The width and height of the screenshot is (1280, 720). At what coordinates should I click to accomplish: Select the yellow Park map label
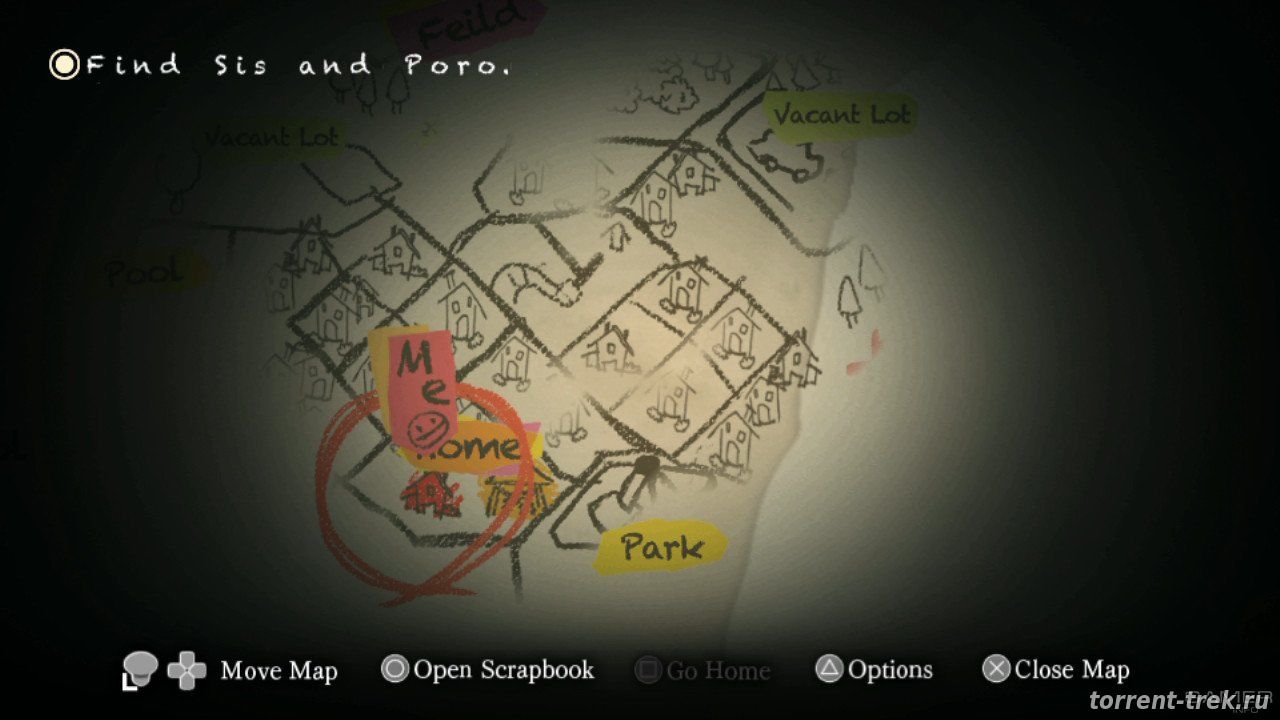(x=661, y=547)
